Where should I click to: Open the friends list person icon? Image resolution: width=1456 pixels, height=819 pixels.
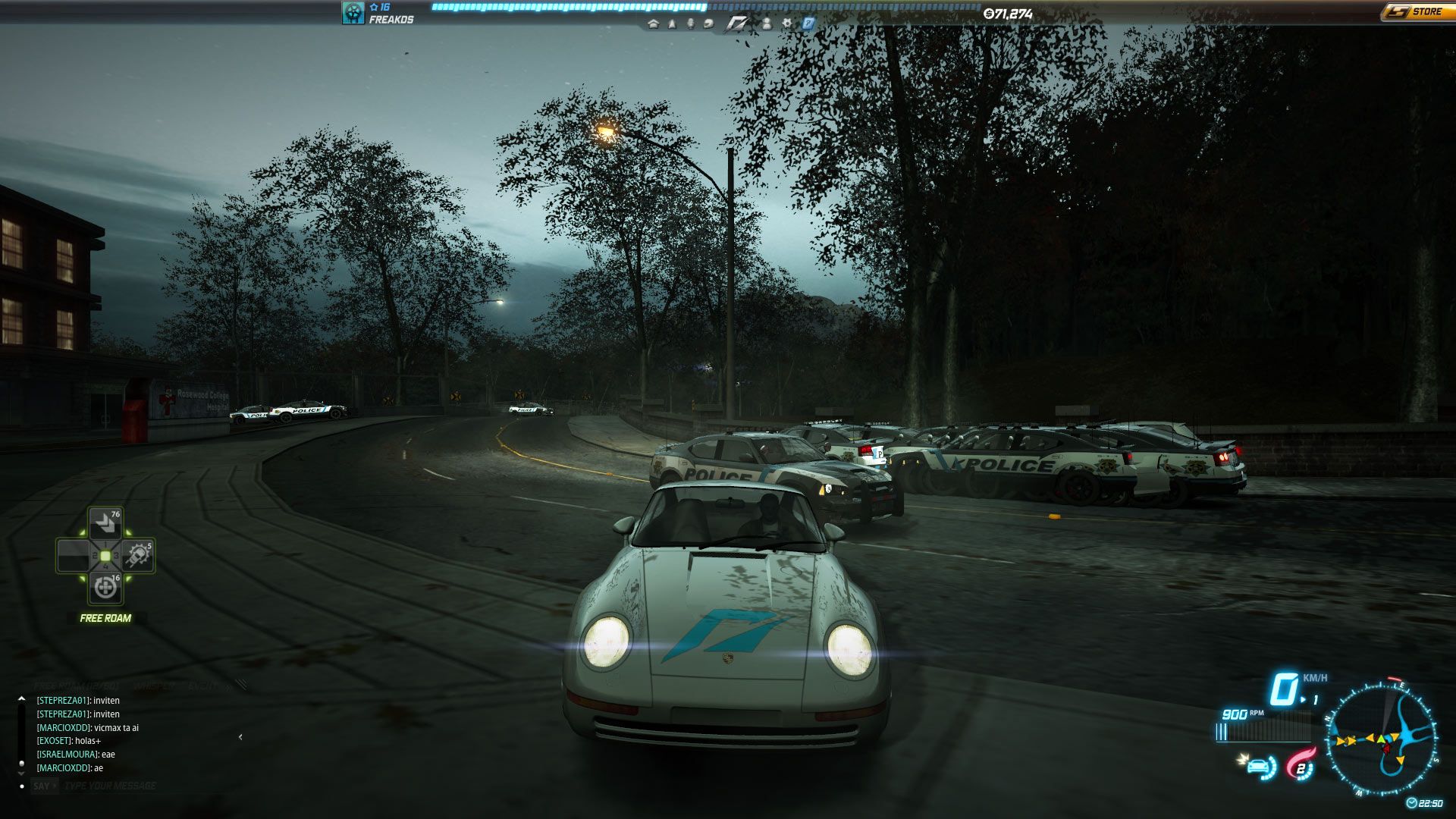coord(767,24)
